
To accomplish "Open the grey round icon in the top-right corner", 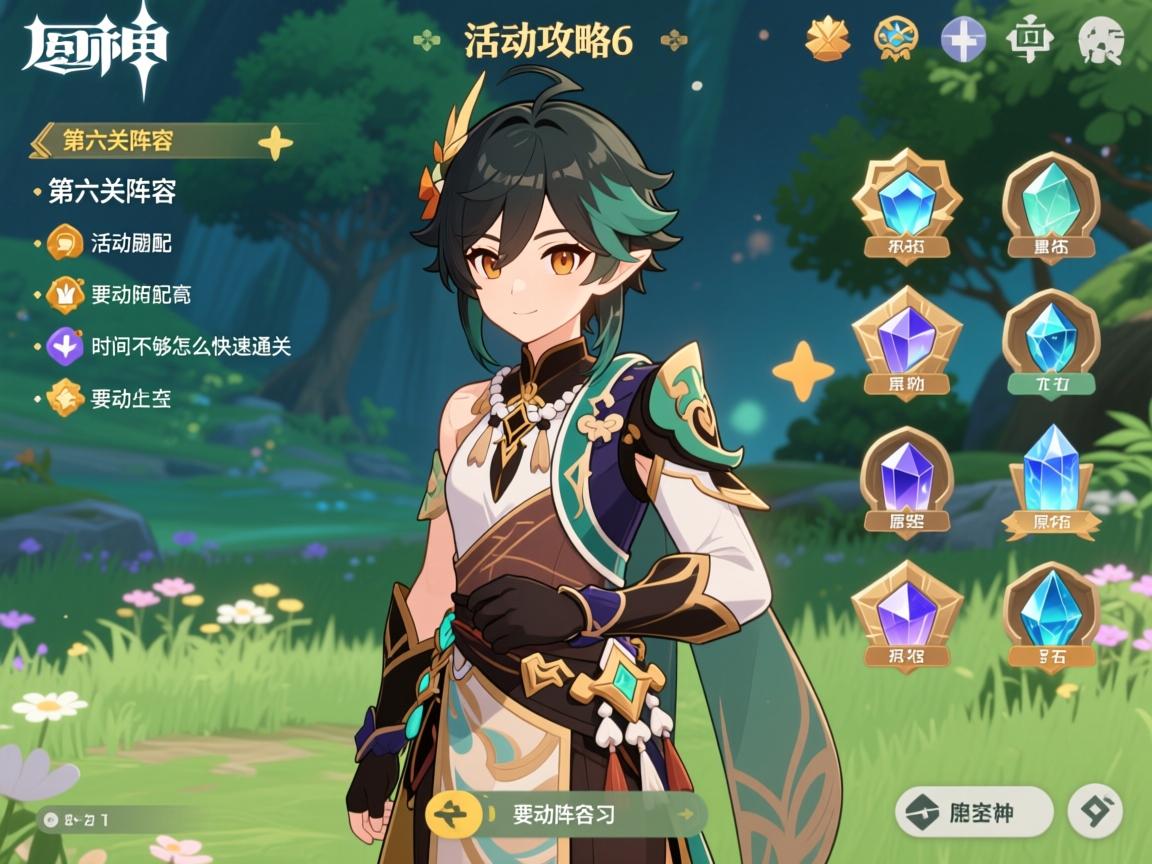I will 1101,41.
